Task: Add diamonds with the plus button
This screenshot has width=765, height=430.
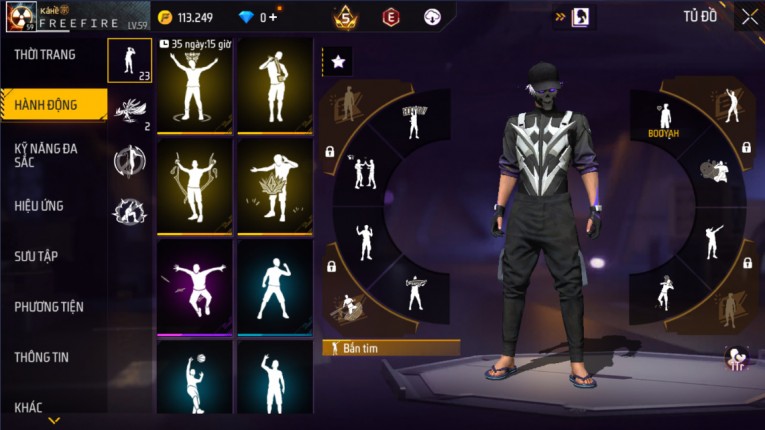Action: point(273,17)
